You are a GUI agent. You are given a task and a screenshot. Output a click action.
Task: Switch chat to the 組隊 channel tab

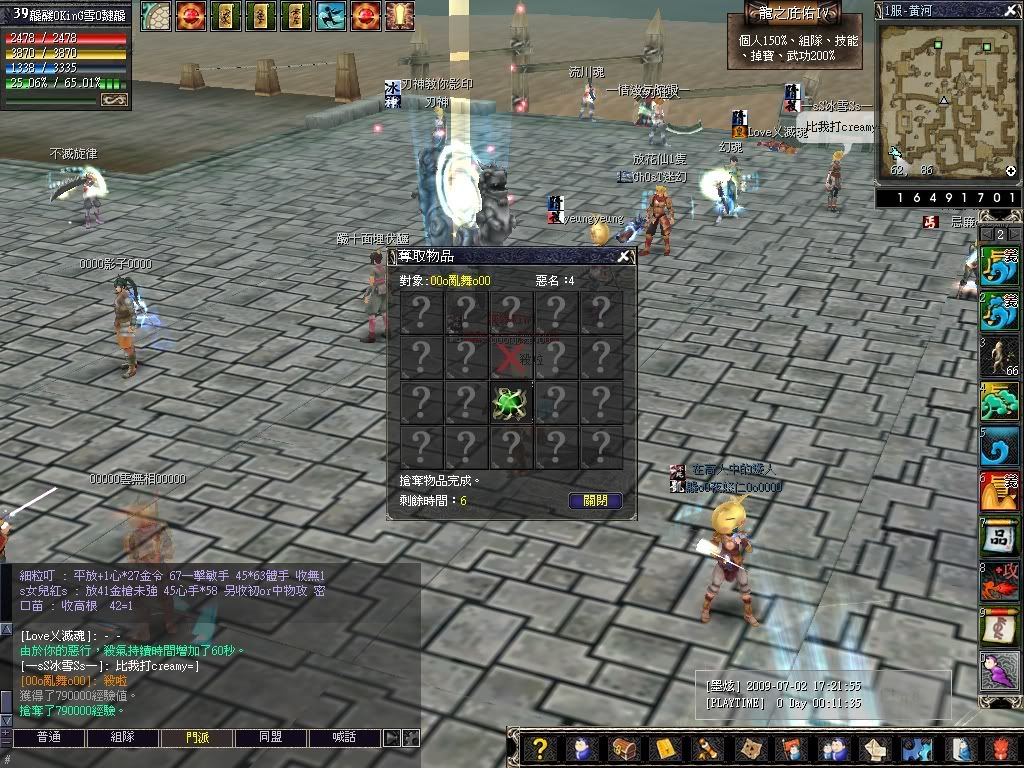(x=123, y=738)
